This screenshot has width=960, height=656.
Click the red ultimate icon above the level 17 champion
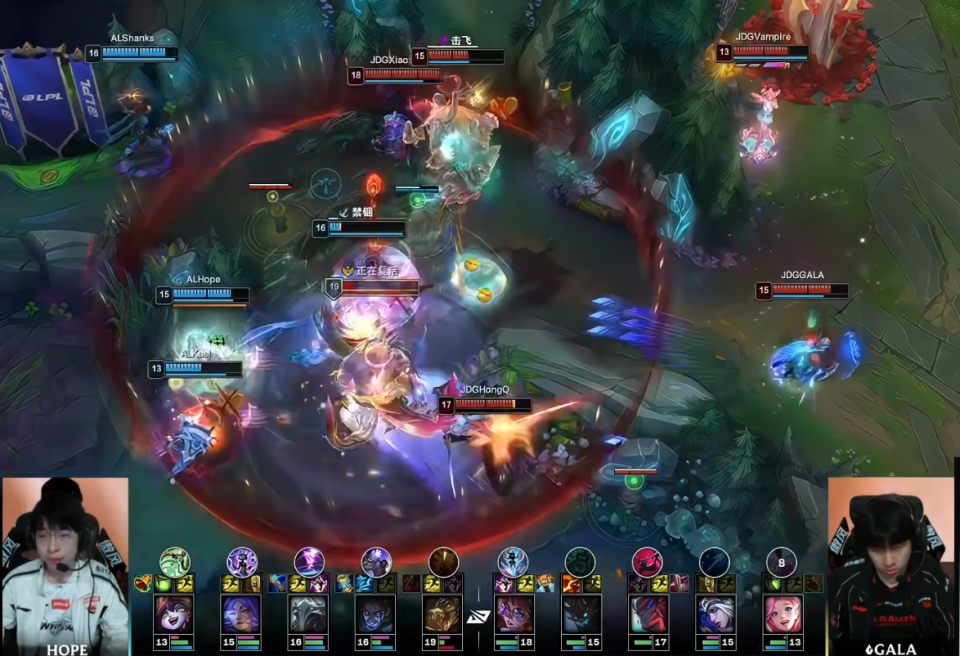[647, 561]
